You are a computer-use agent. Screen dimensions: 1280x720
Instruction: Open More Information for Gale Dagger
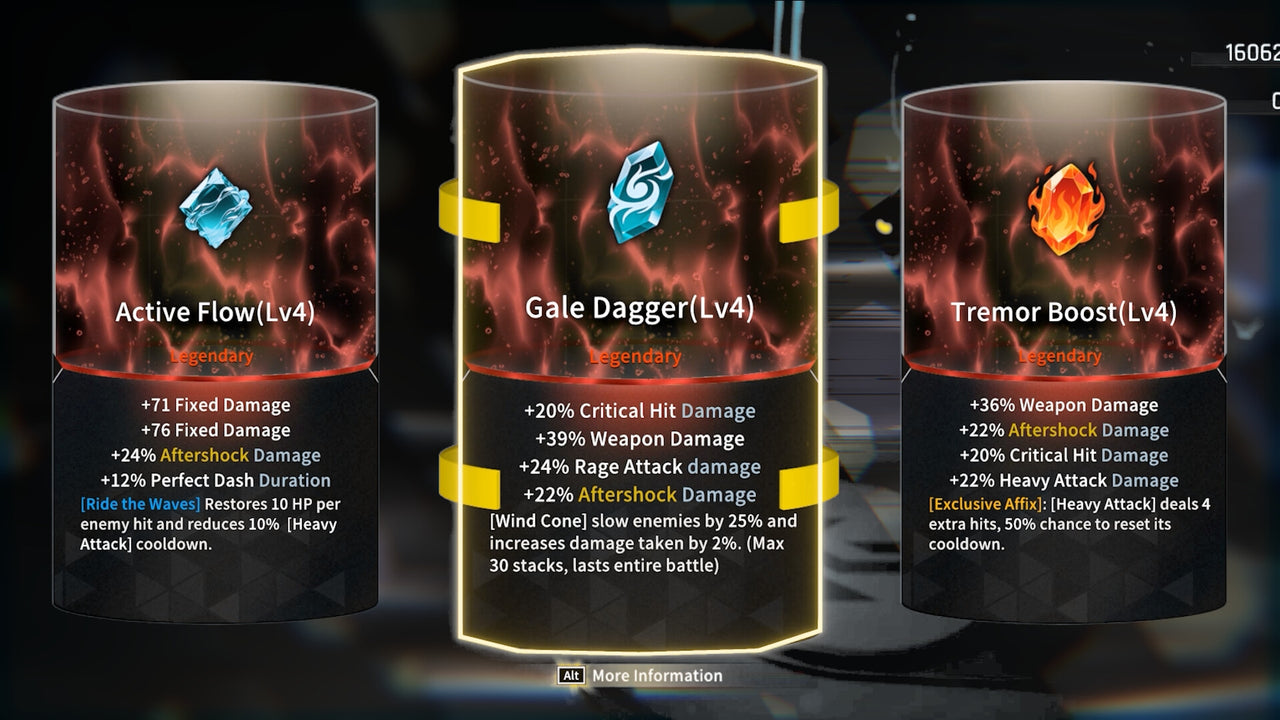(659, 676)
